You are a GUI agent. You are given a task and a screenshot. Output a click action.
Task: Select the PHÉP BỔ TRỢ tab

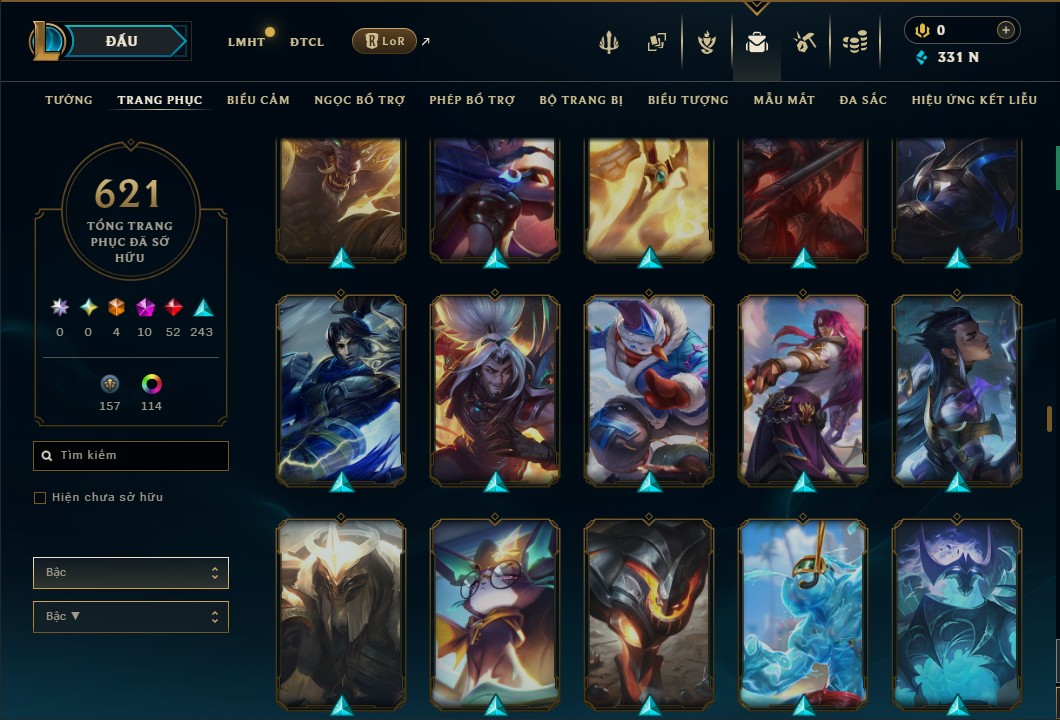pyautogui.click(x=472, y=100)
